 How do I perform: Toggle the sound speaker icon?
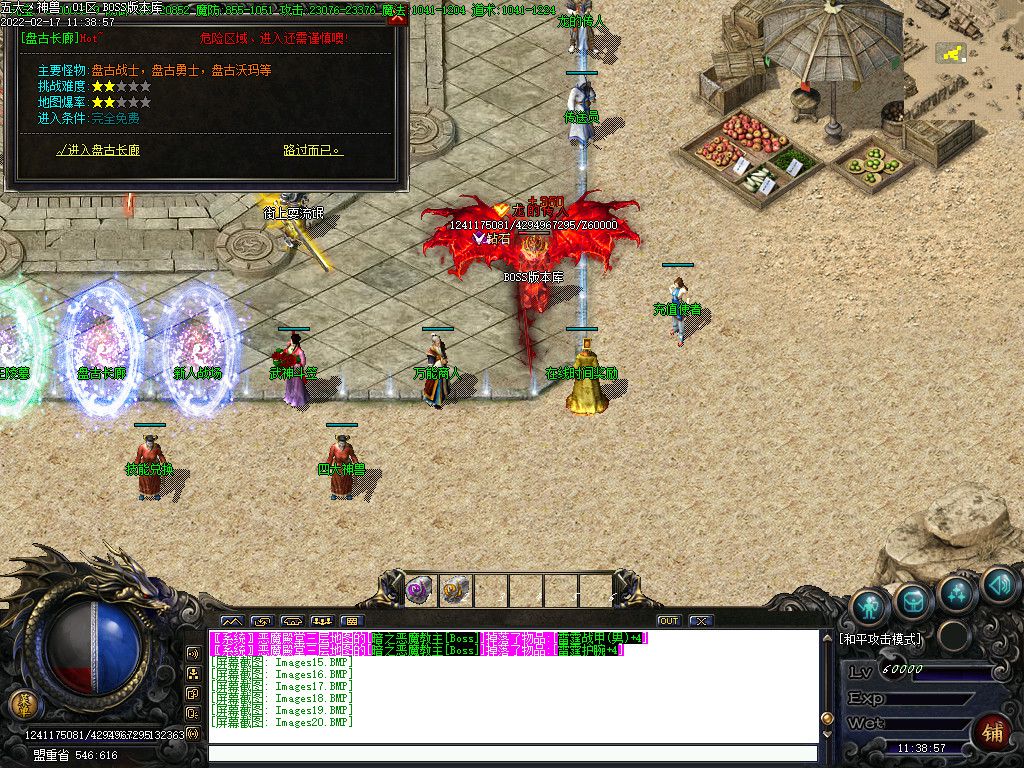point(999,584)
